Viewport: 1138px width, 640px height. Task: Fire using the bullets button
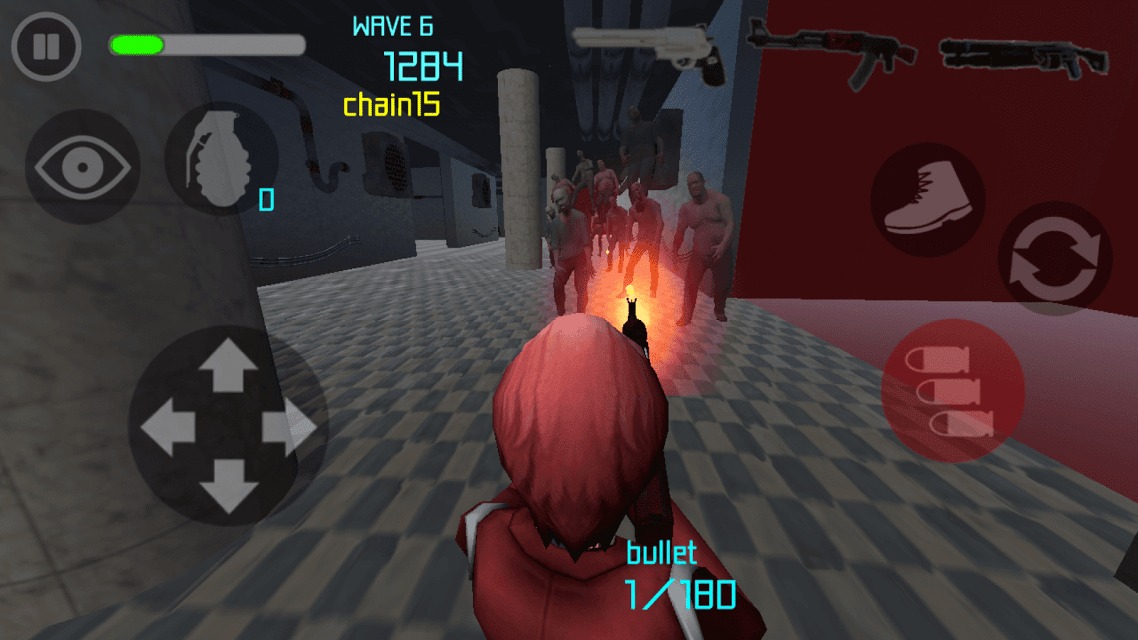pyautogui.click(x=952, y=391)
